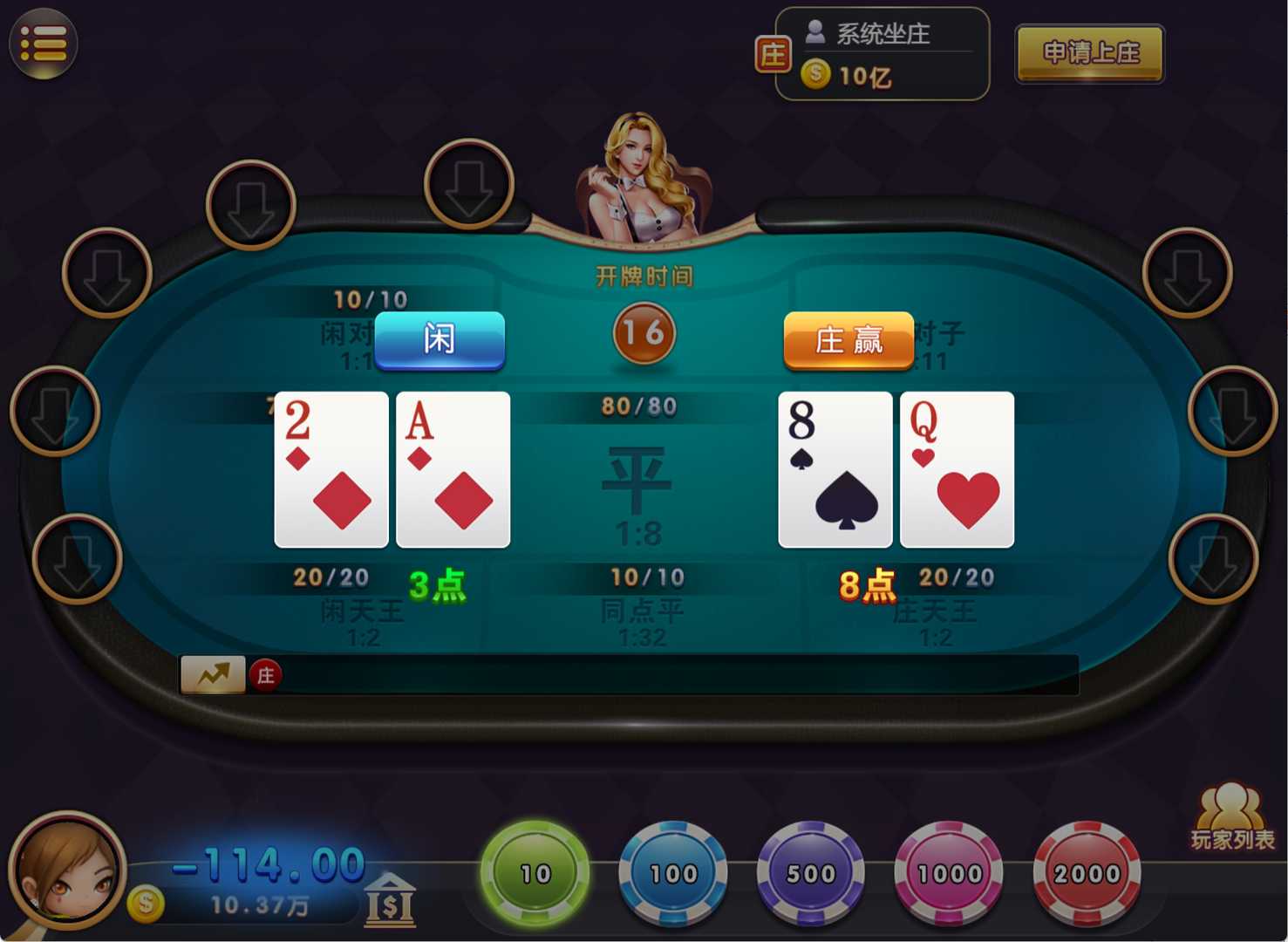Choose the red 2000 chip
The height and width of the screenshot is (942, 1288).
pyautogui.click(x=1087, y=872)
